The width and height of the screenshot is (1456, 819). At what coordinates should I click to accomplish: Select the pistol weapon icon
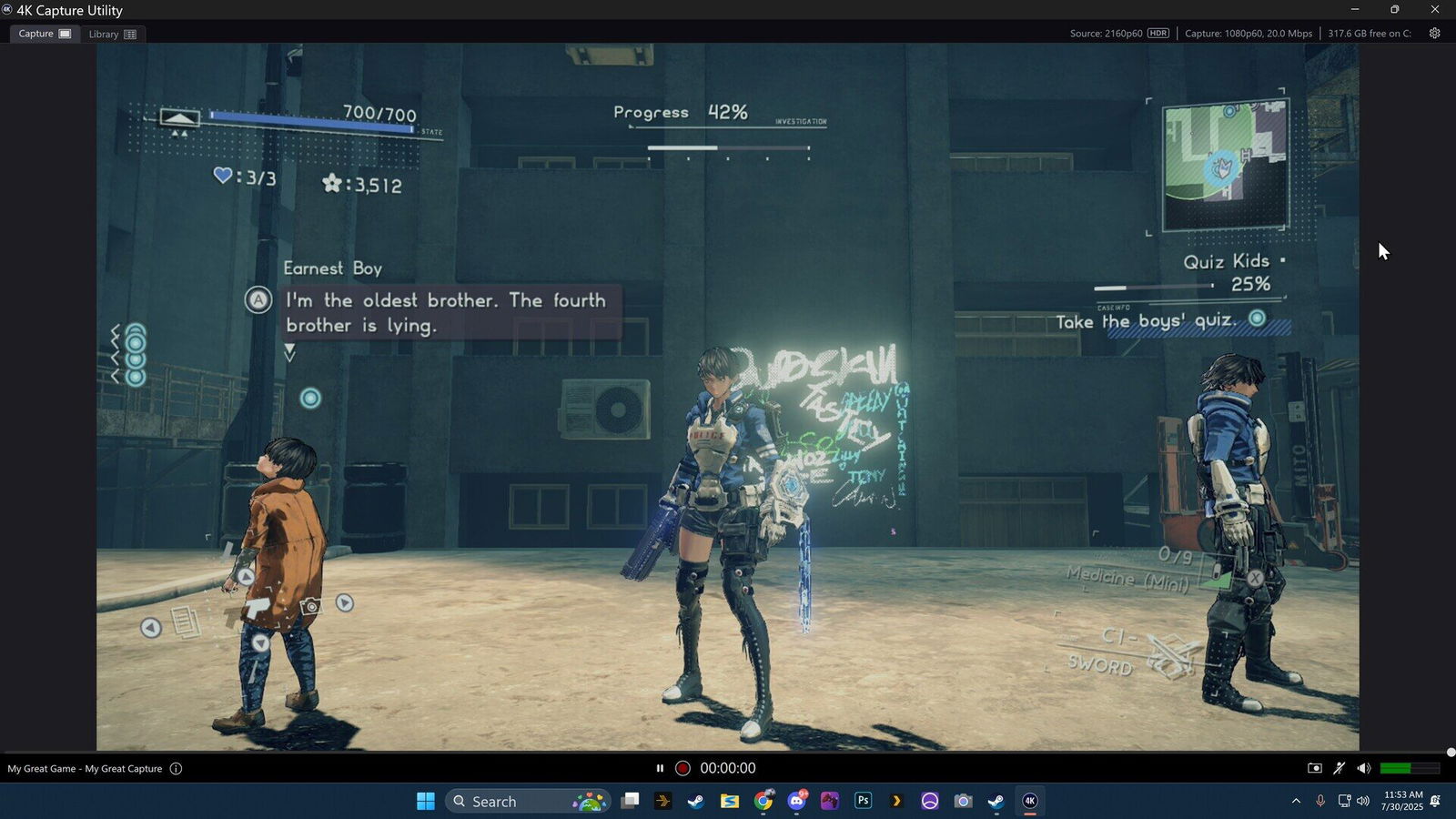(x=258, y=607)
